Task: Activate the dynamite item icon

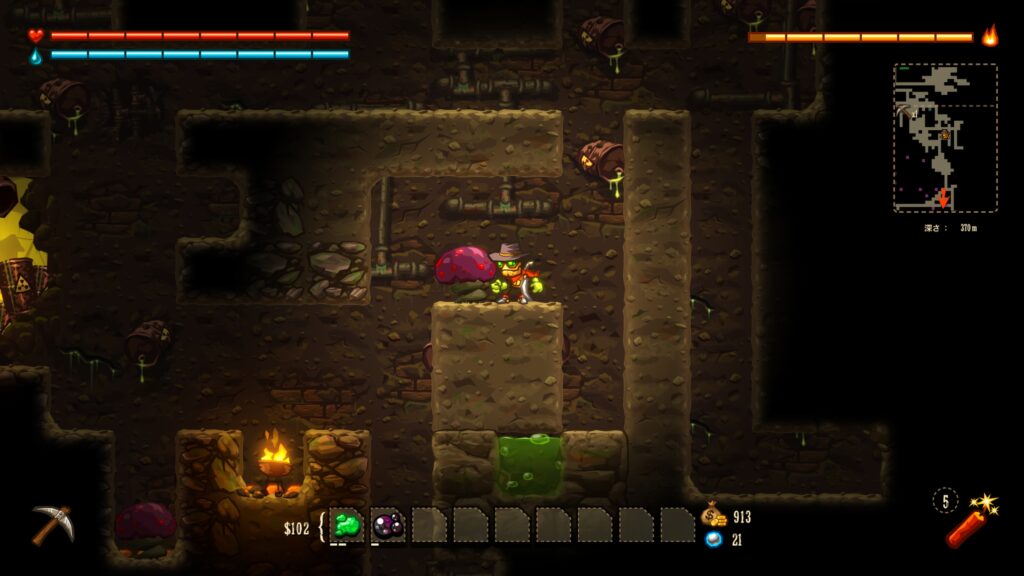Action: point(967,522)
